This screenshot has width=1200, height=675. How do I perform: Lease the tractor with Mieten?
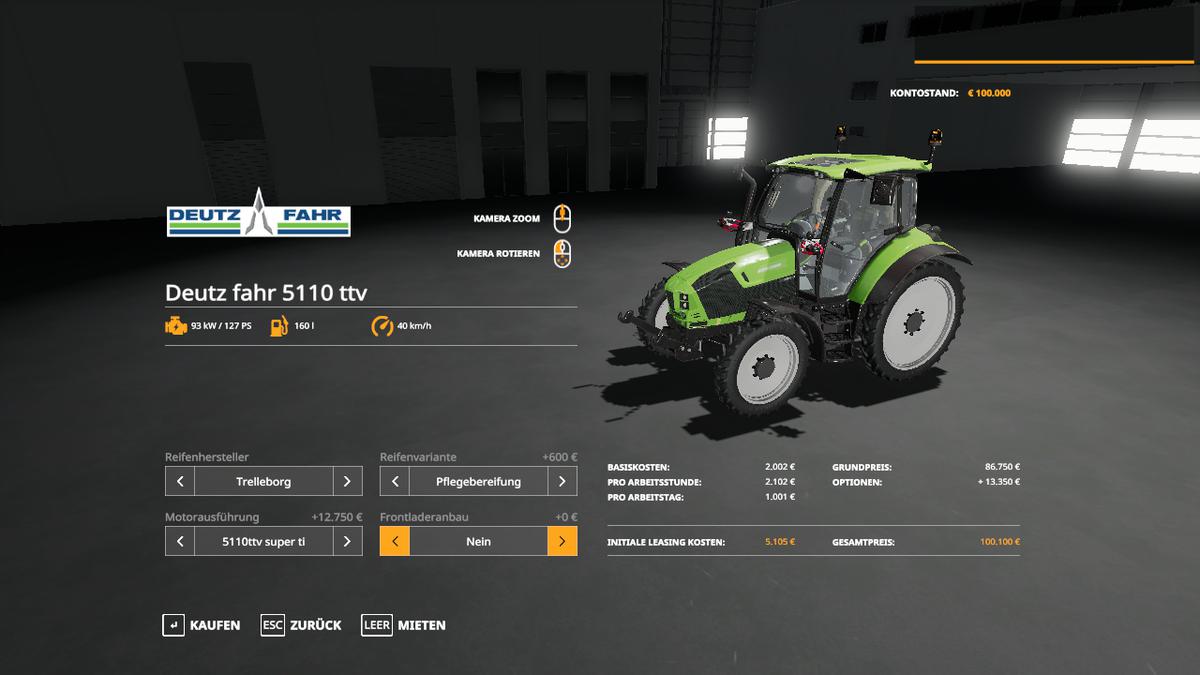click(404, 625)
